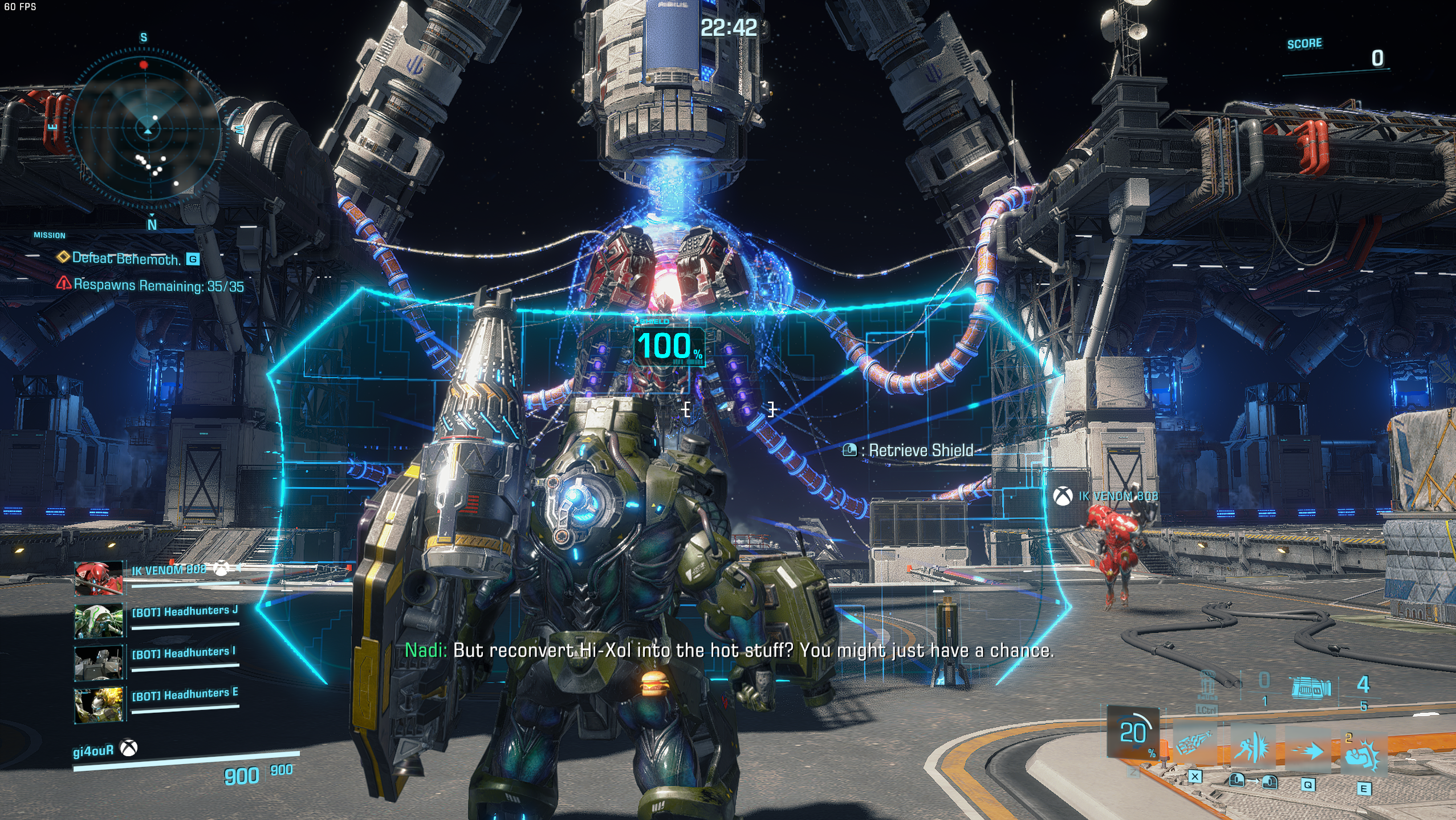1456x820 pixels.
Task: Select IK VENOM 808's red exosuit portrait
Action: click(99, 578)
